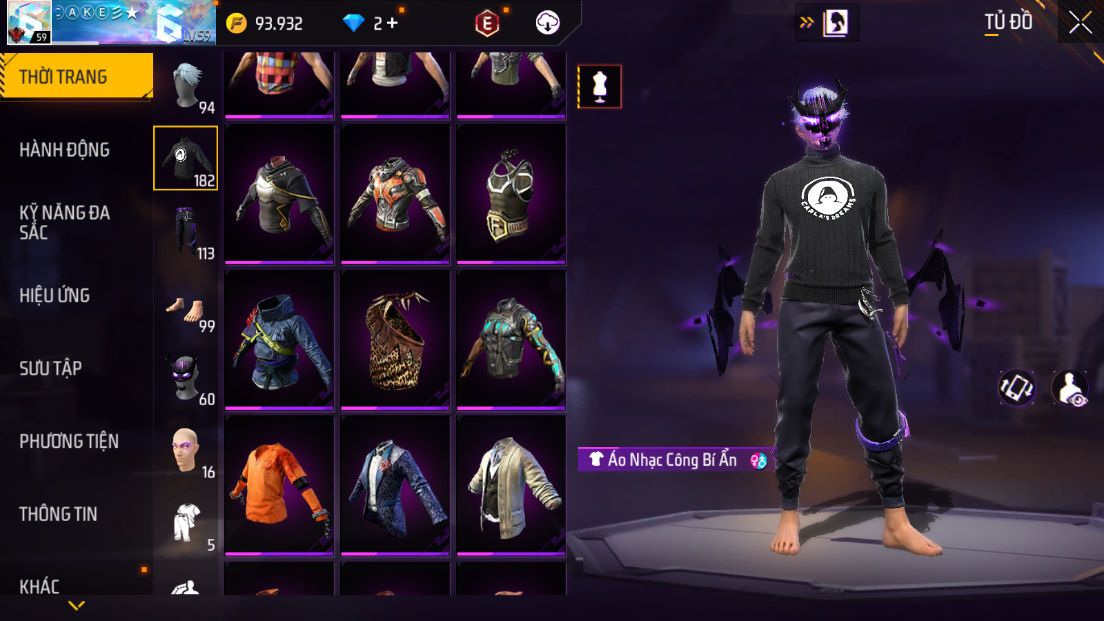The height and width of the screenshot is (621, 1104).
Task: Select the bald head face subcategory
Action: [x=186, y=451]
